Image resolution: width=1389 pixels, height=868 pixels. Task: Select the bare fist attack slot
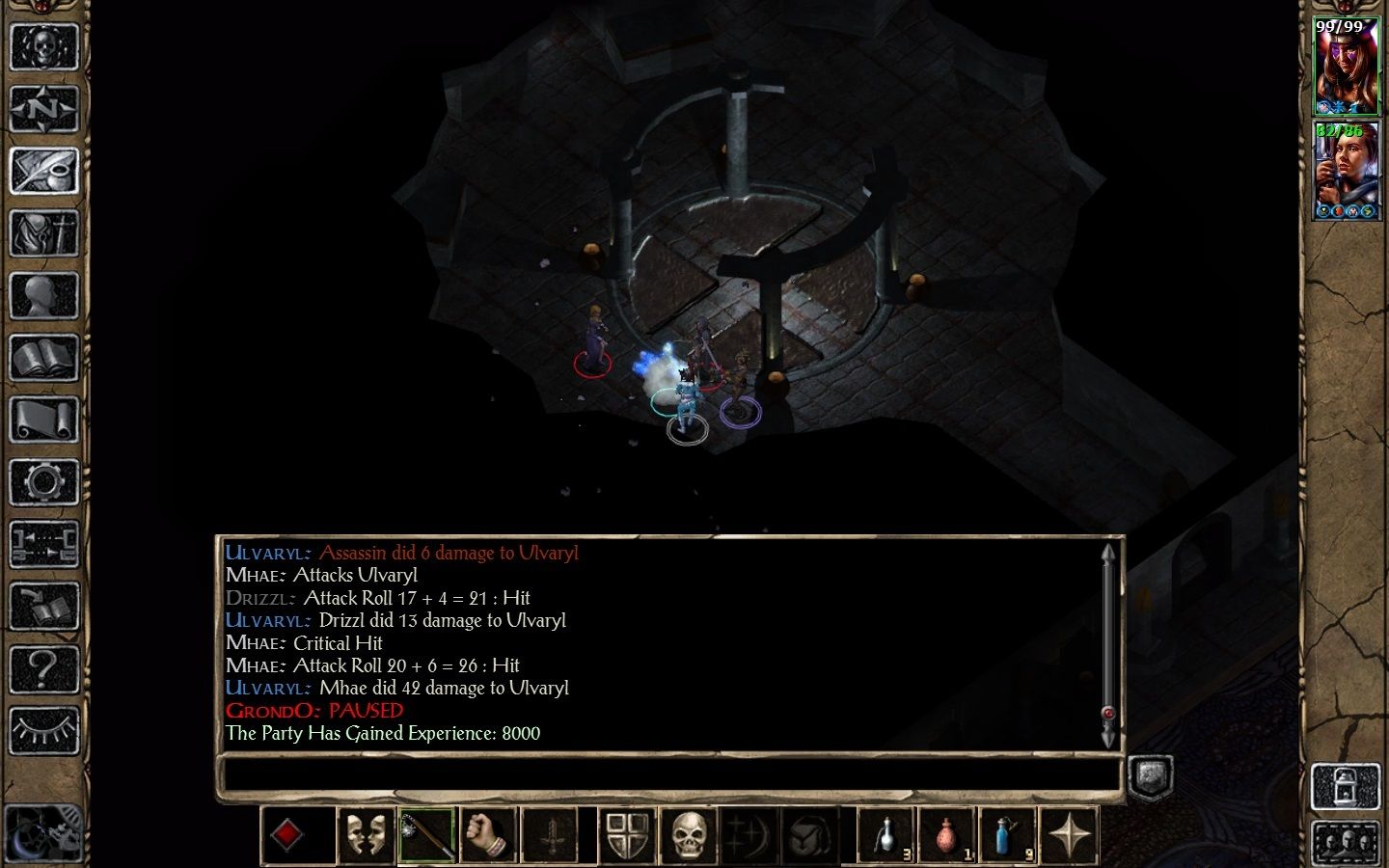coord(490,834)
